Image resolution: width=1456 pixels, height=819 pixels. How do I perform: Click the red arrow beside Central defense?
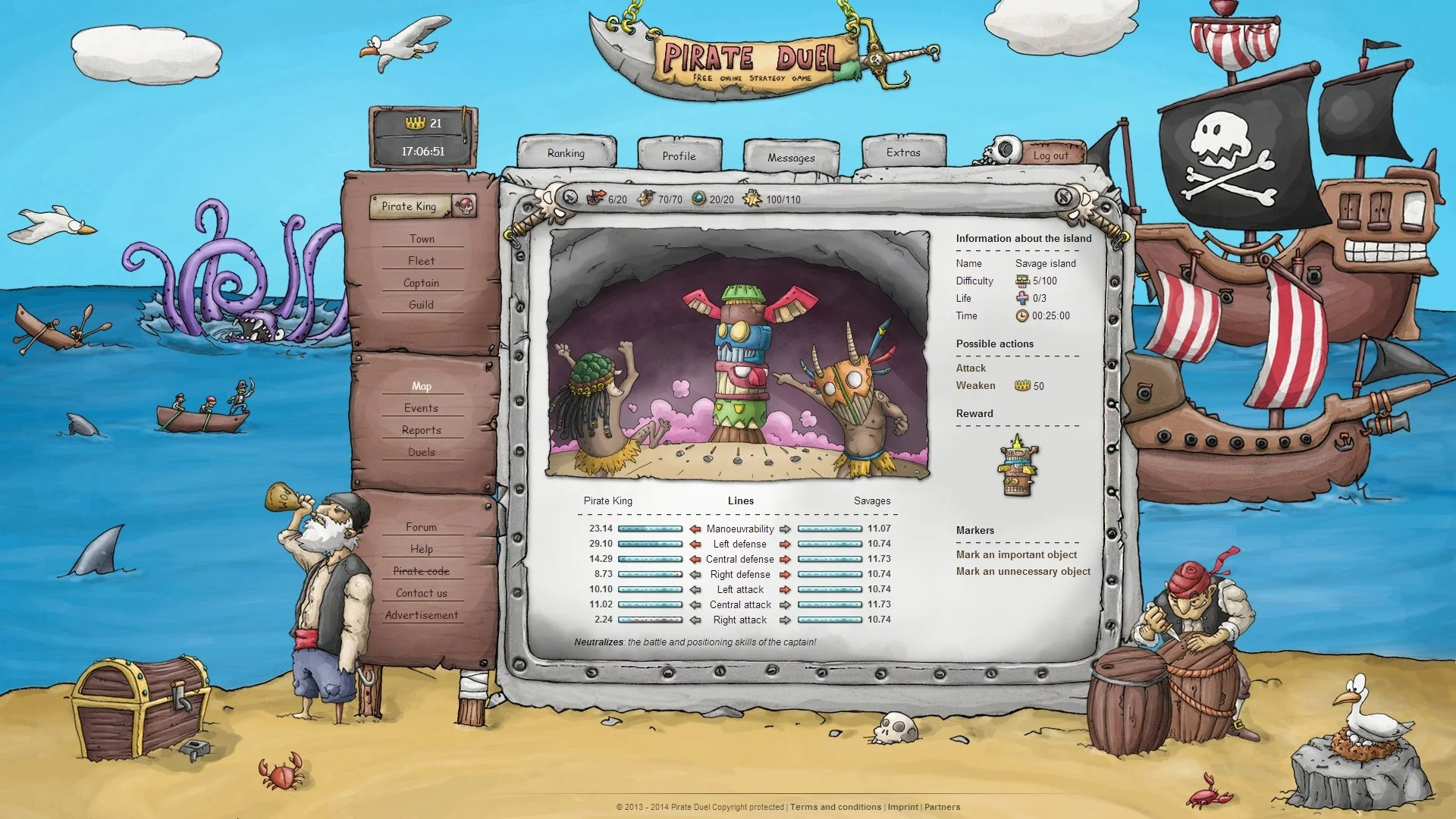click(695, 559)
